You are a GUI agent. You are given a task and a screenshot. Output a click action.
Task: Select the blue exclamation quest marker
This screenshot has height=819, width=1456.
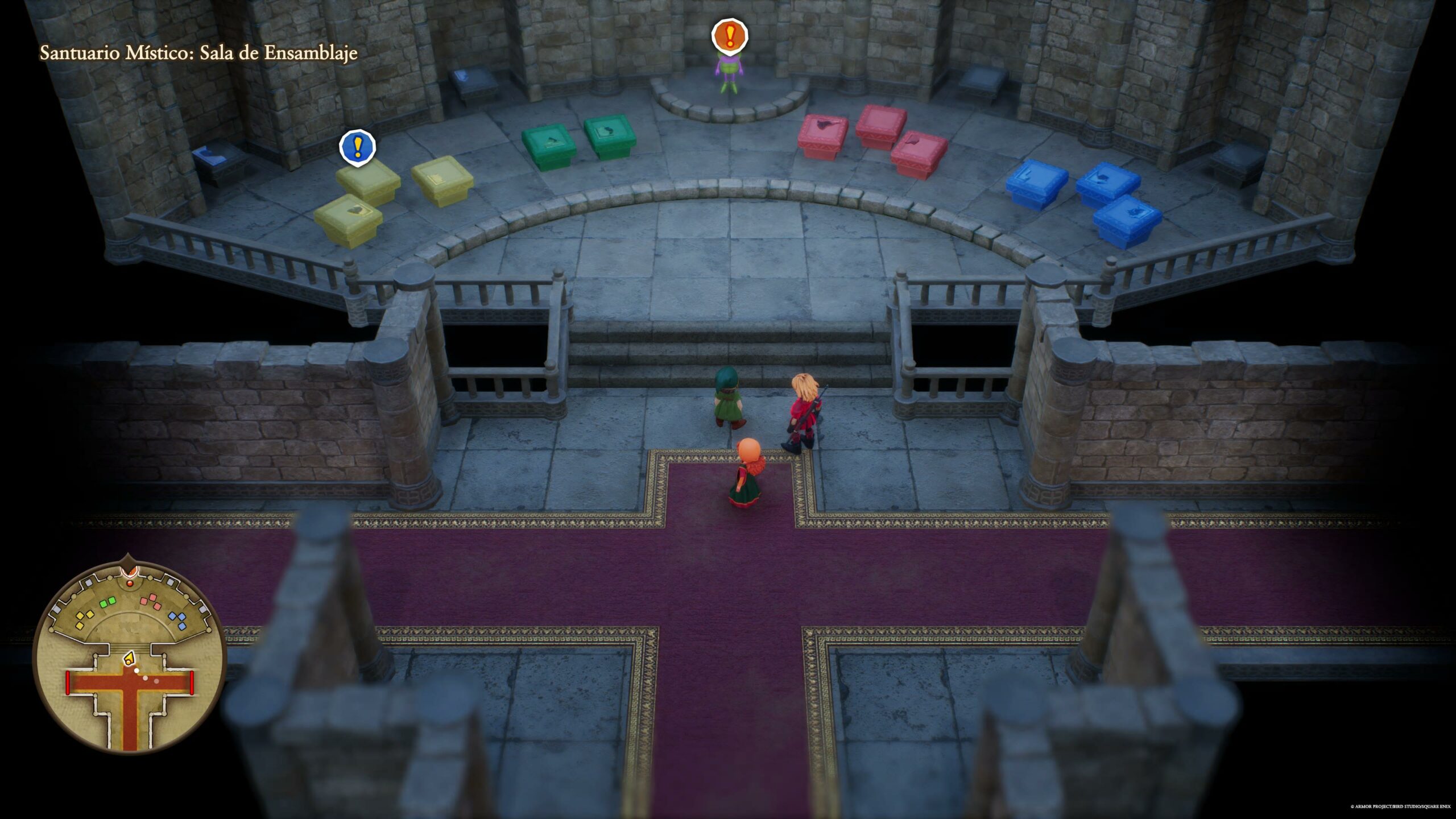(358, 147)
